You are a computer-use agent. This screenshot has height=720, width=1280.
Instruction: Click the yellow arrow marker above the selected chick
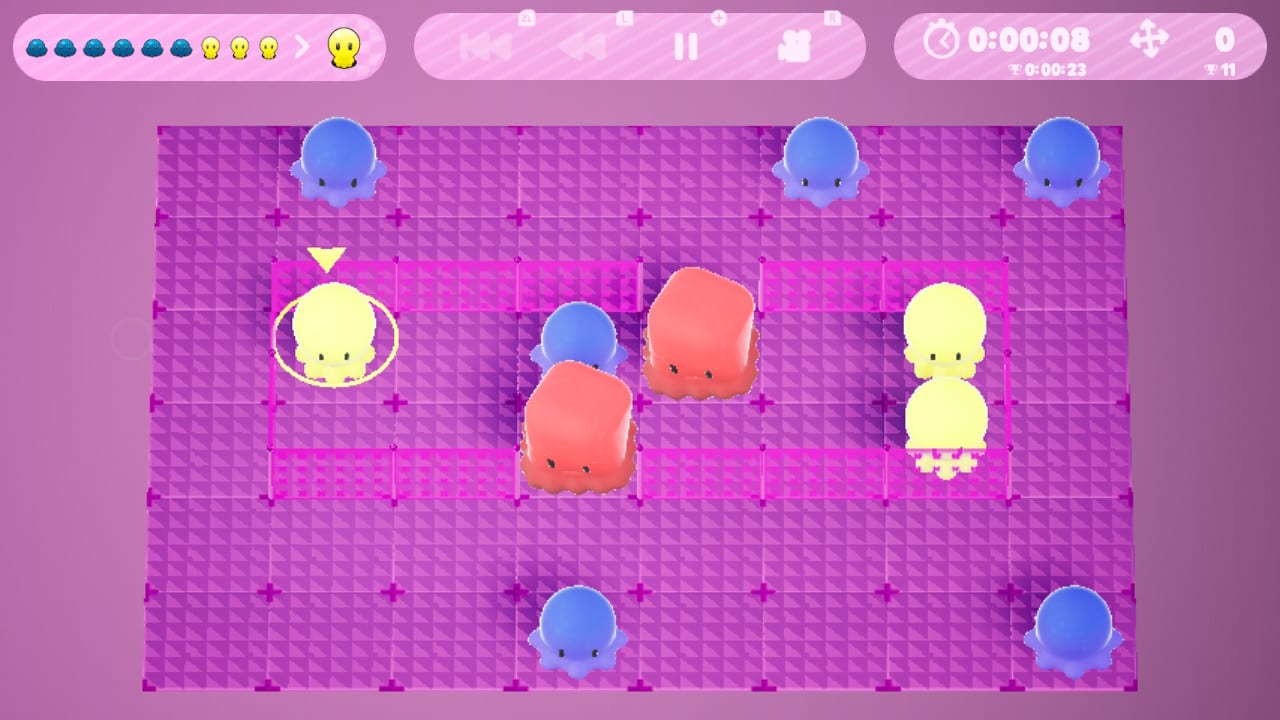pos(327,257)
